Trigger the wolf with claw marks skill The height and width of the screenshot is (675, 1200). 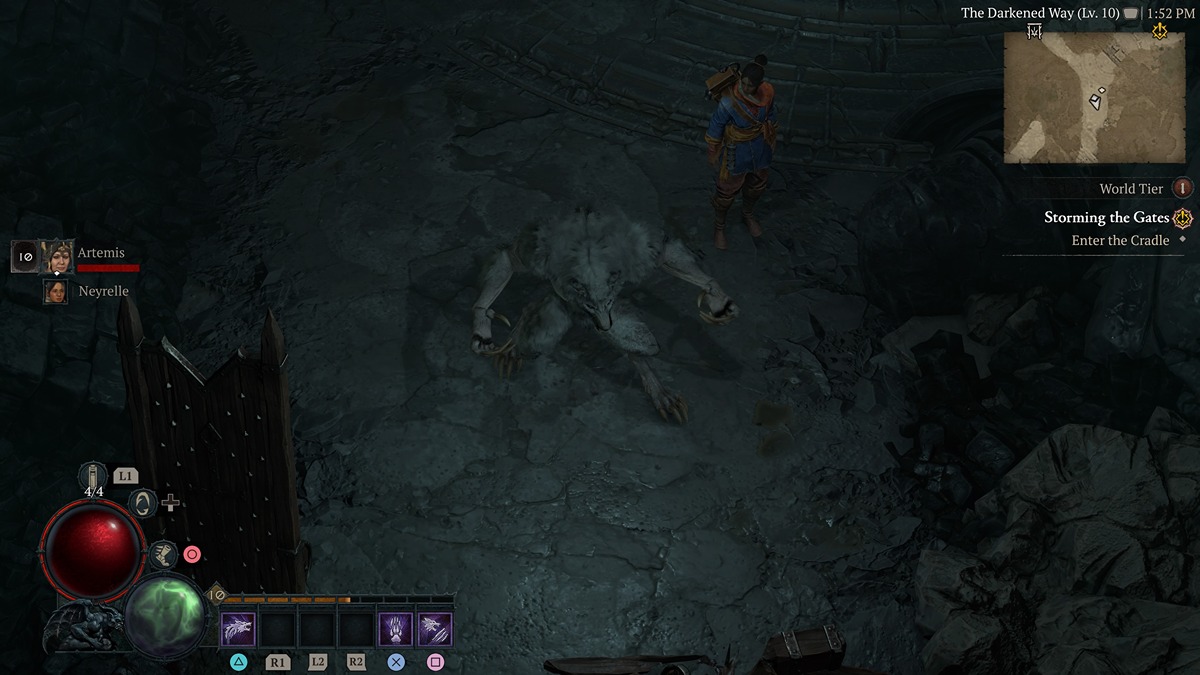(x=435, y=630)
